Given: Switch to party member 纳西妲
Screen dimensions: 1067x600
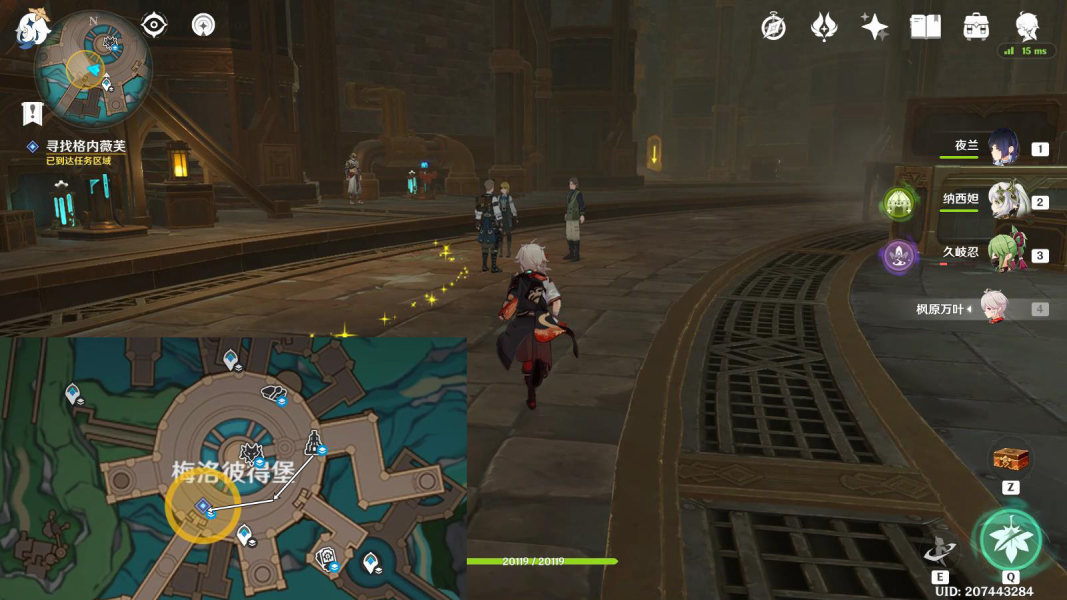Looking at the screenshot, I should (1008, 201).
